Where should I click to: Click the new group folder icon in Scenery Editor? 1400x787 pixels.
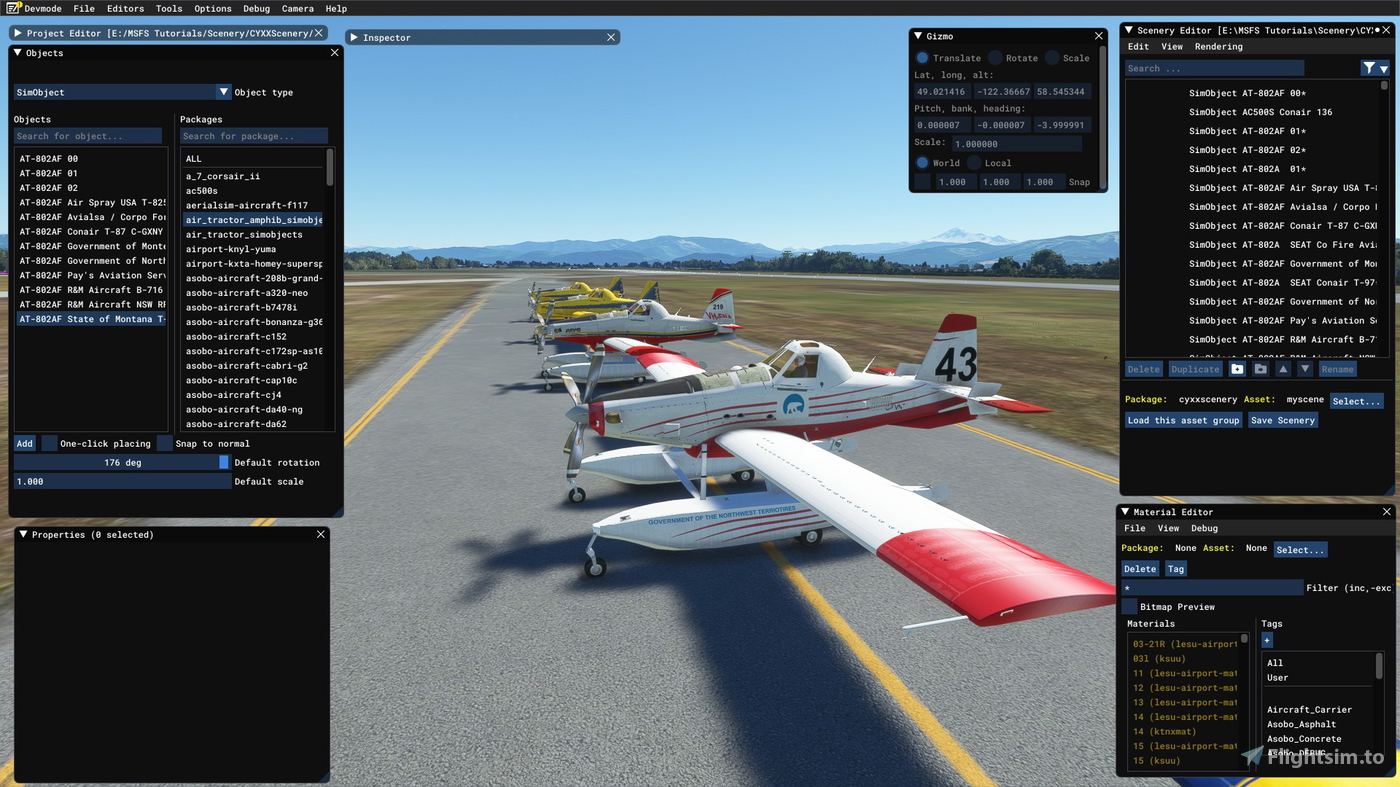[1238, 368]
